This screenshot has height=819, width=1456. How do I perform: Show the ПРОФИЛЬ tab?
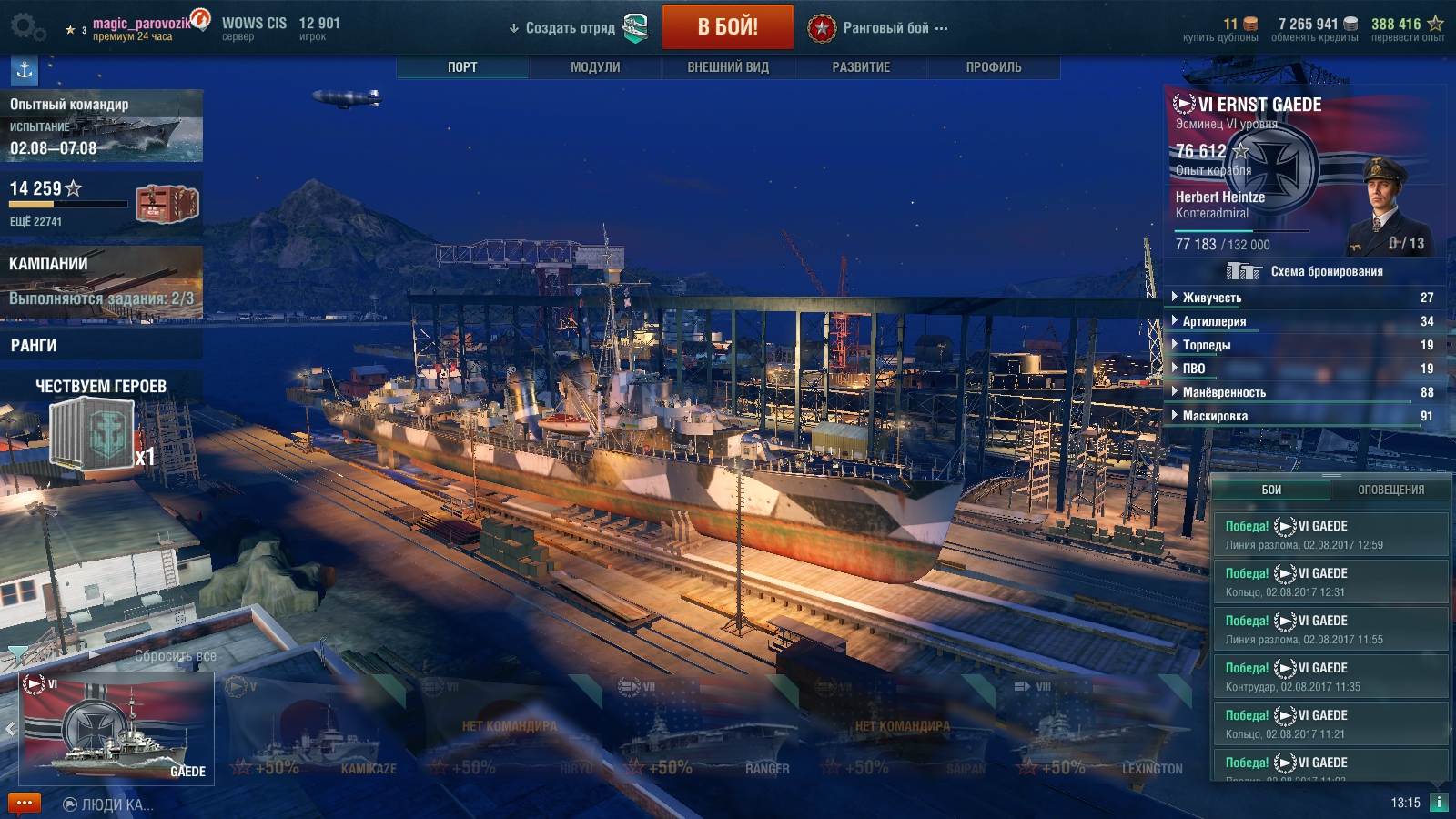point(994,67)
